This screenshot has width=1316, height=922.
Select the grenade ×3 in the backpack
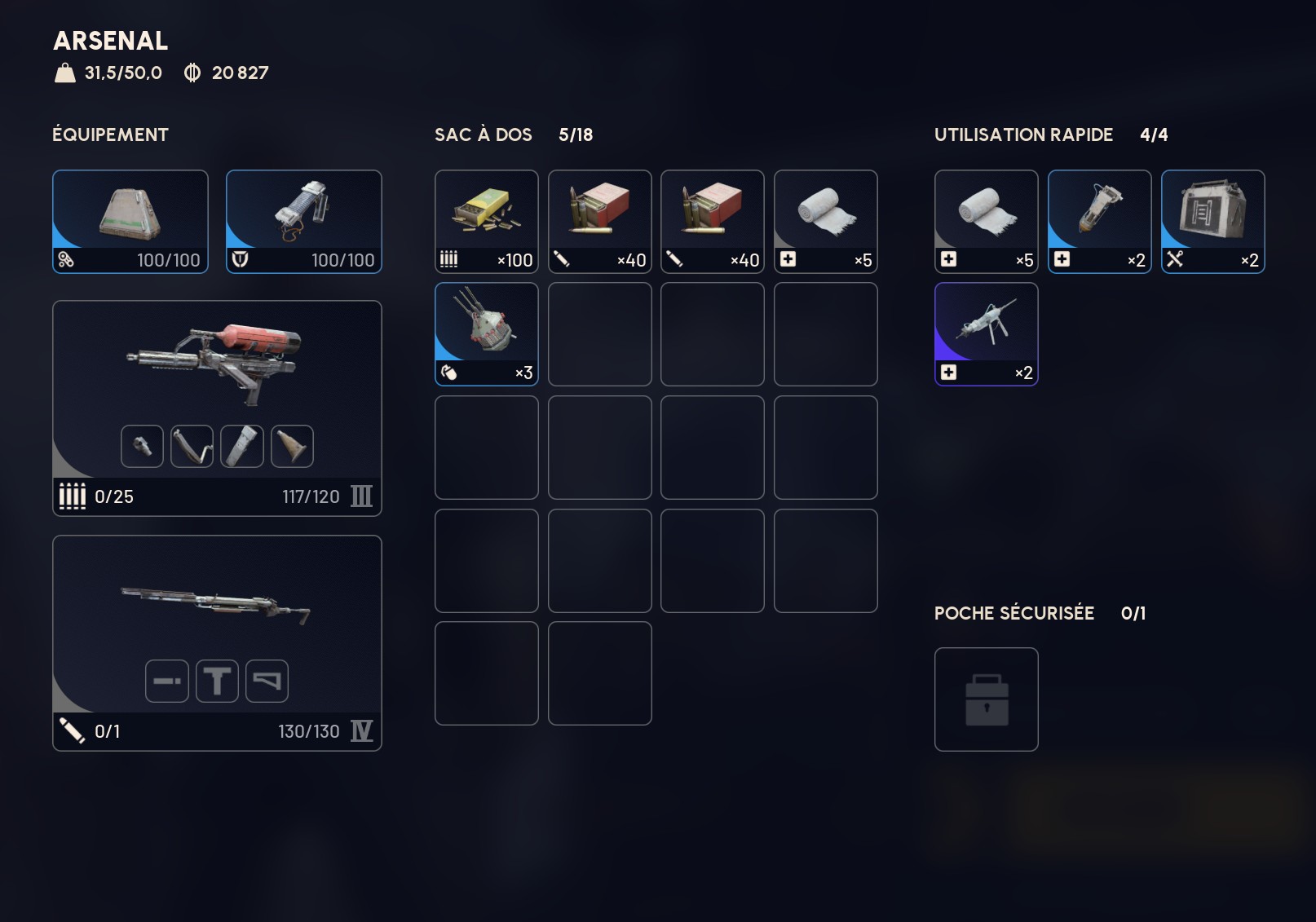coord(486,334)
